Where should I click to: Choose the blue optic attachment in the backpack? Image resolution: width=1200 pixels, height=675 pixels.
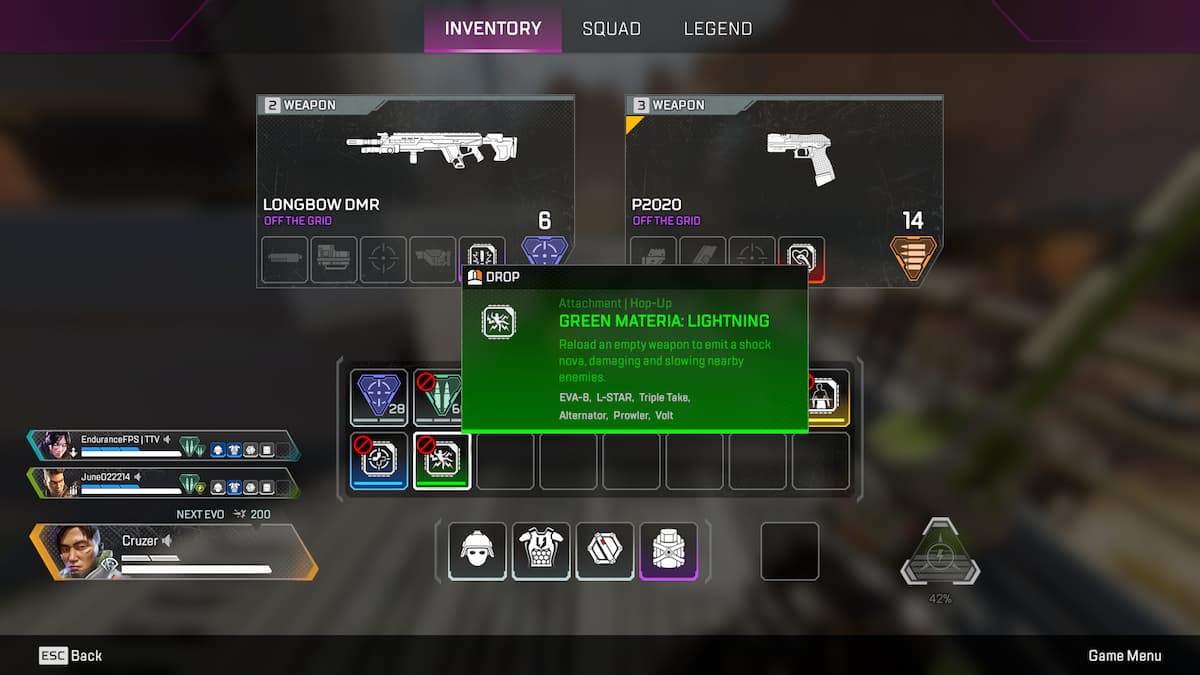click(379, 460)
